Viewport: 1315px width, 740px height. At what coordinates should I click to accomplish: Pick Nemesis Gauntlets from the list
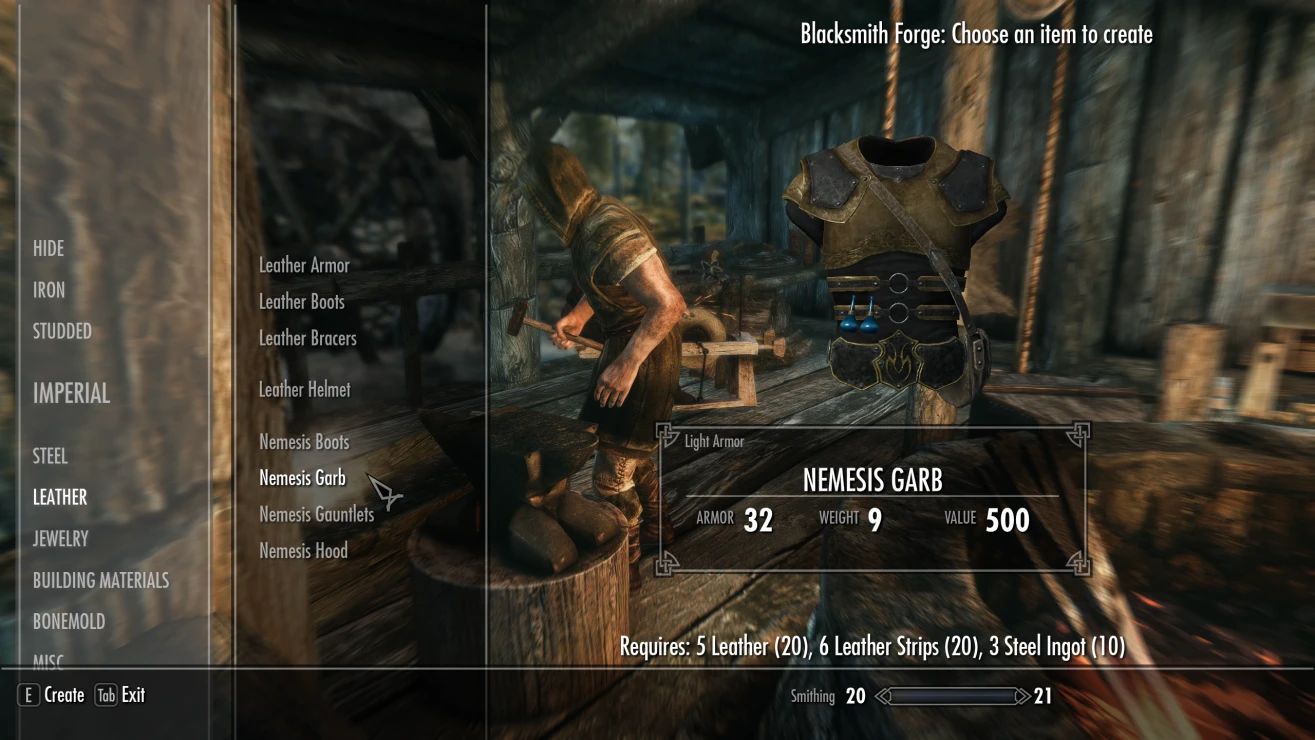click(x=315, y=514)
